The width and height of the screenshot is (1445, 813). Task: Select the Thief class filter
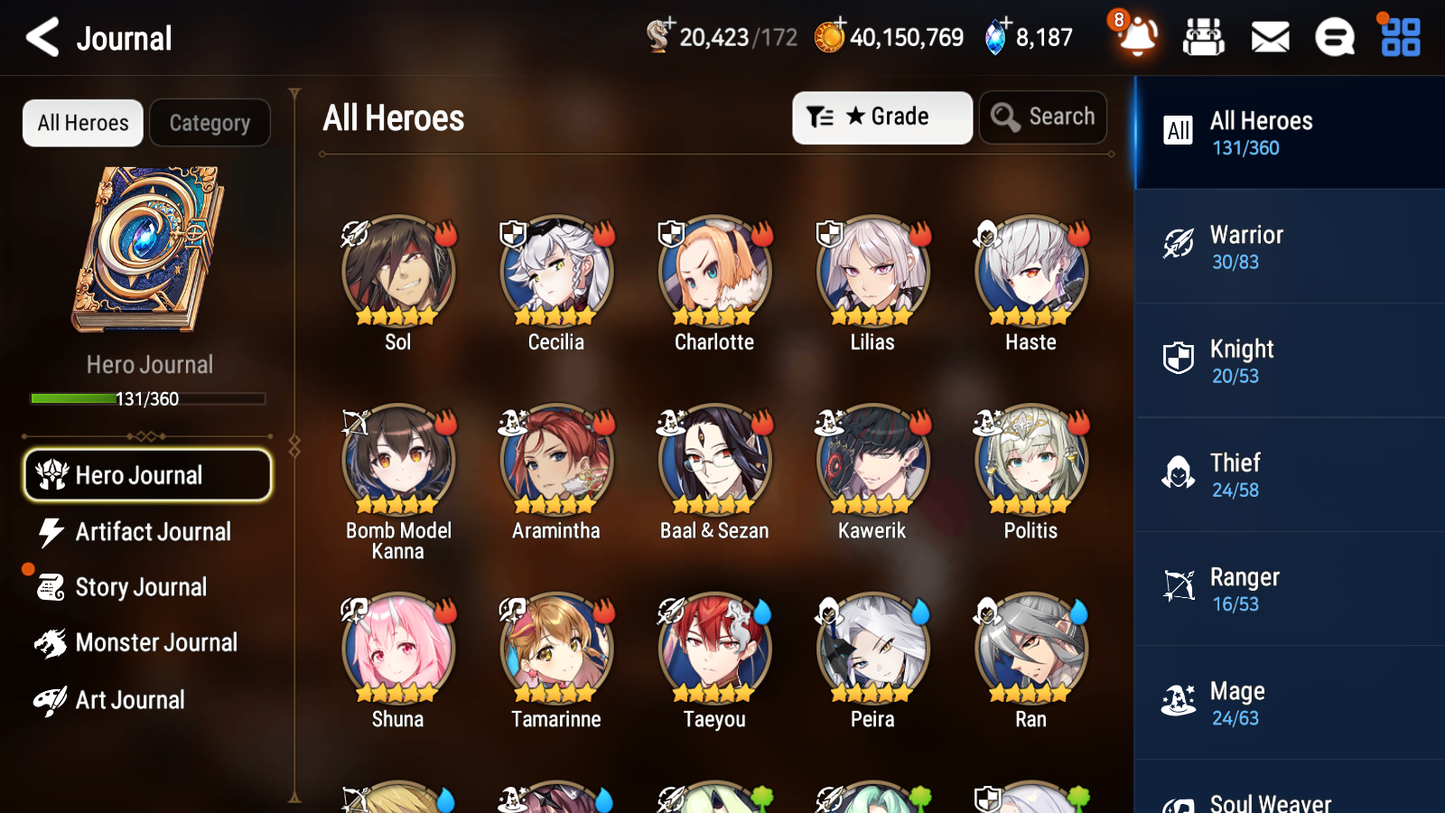[1179, 473]
